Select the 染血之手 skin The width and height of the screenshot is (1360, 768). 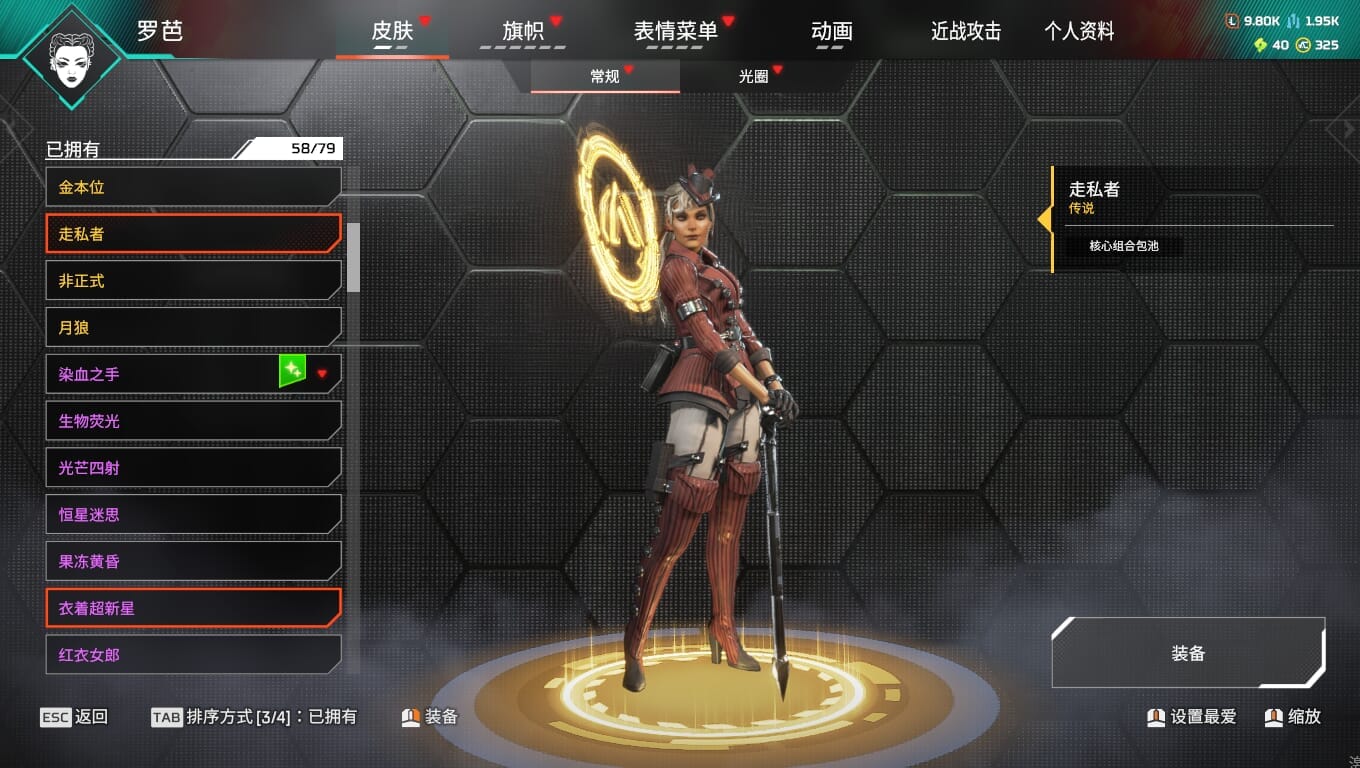click(160, 374)
